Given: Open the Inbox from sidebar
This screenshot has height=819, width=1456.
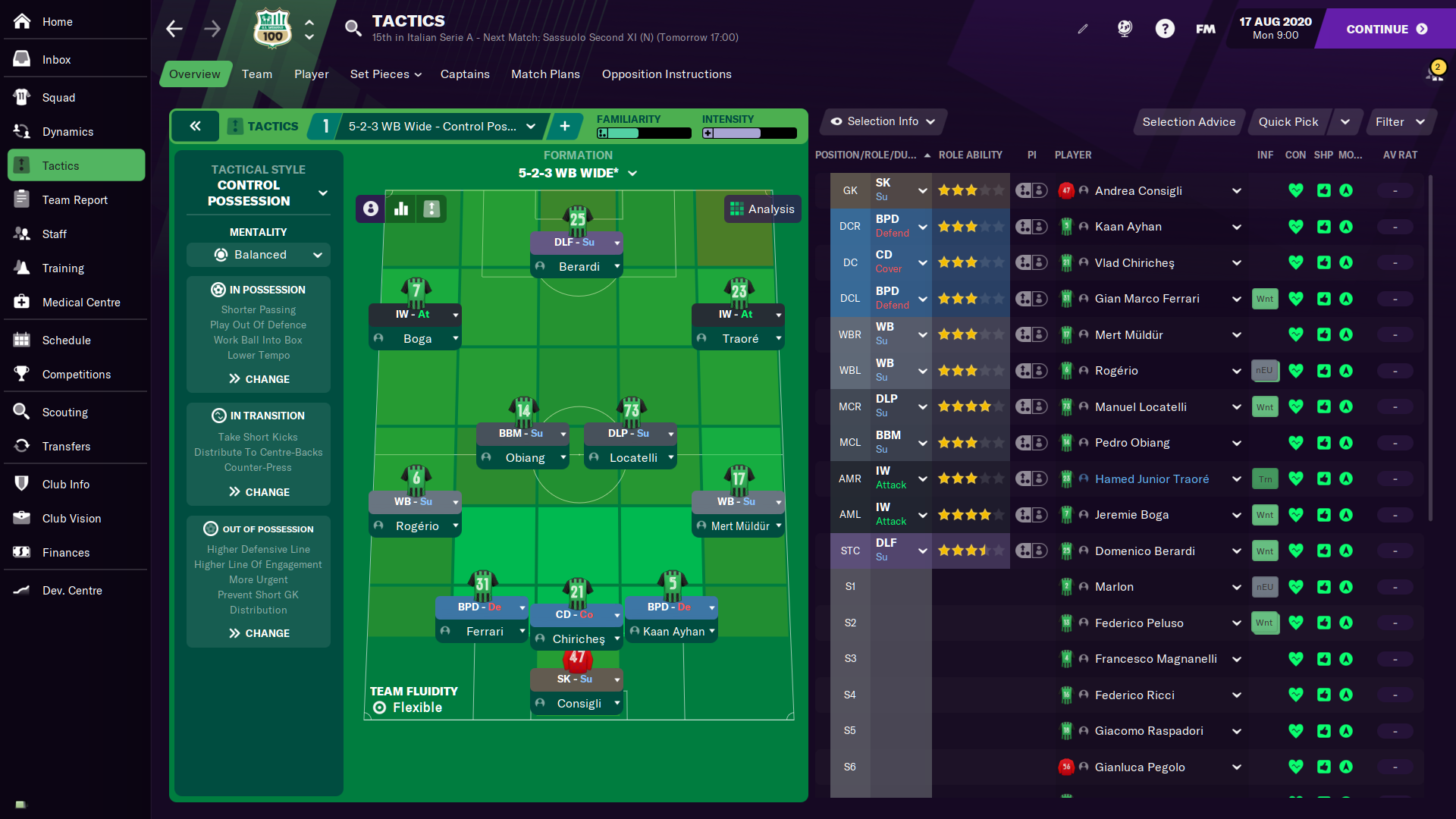Looking at the screenshot, I should tap(56, 59).
